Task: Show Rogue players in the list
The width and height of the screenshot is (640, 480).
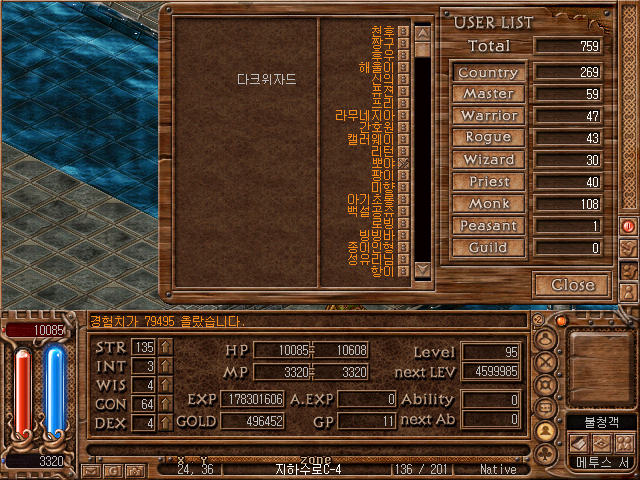Action: (488, 138)
